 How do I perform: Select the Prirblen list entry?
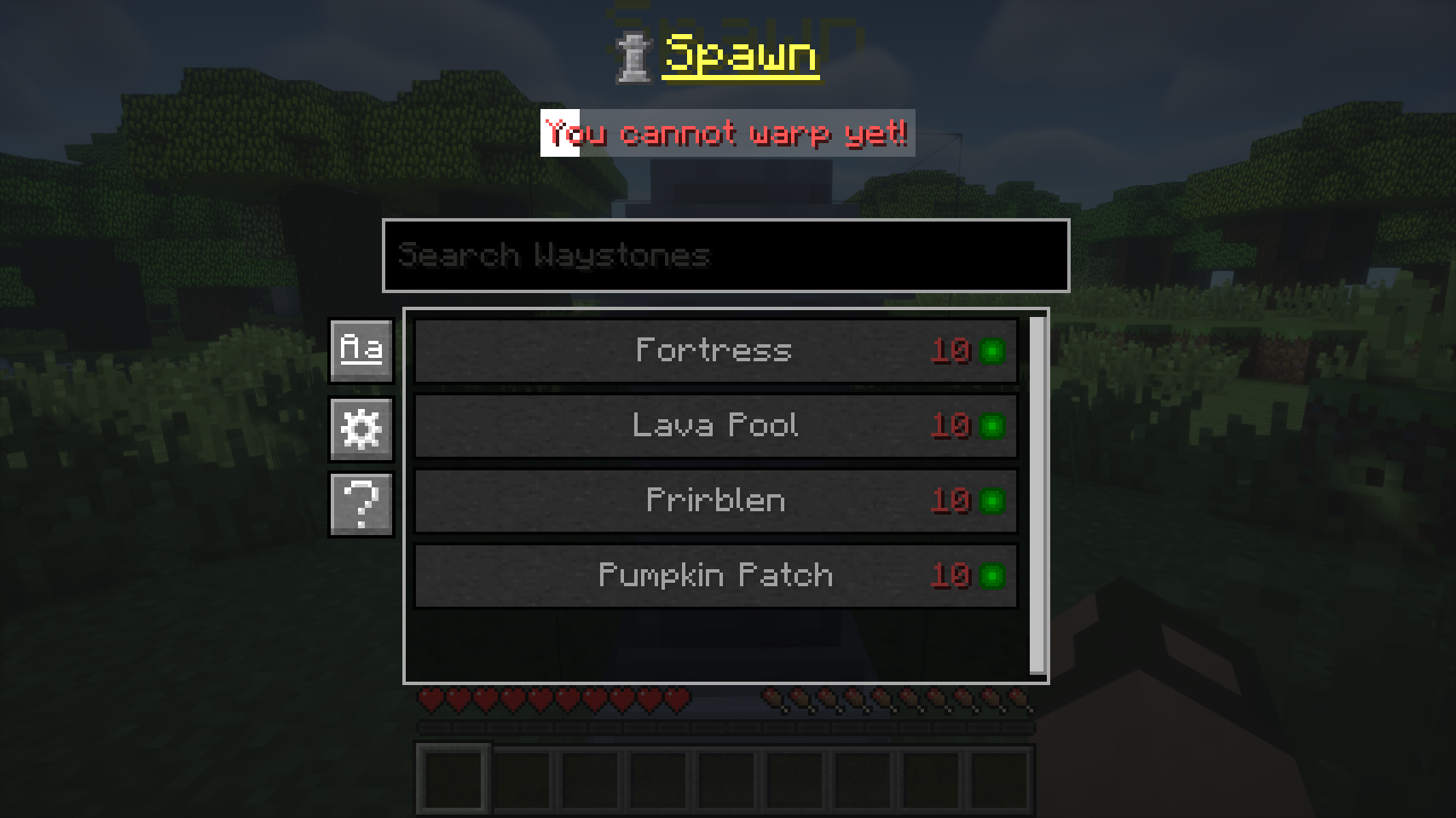[x=714, y=501]
